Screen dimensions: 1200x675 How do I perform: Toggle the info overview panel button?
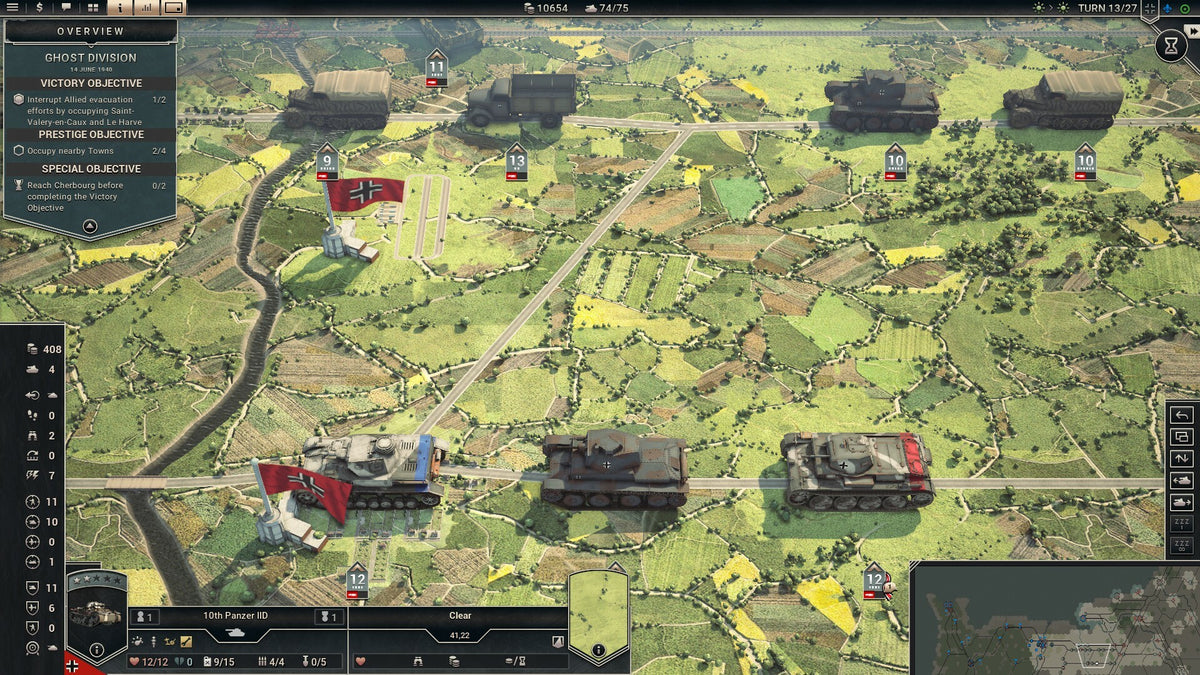coord(120,7)
